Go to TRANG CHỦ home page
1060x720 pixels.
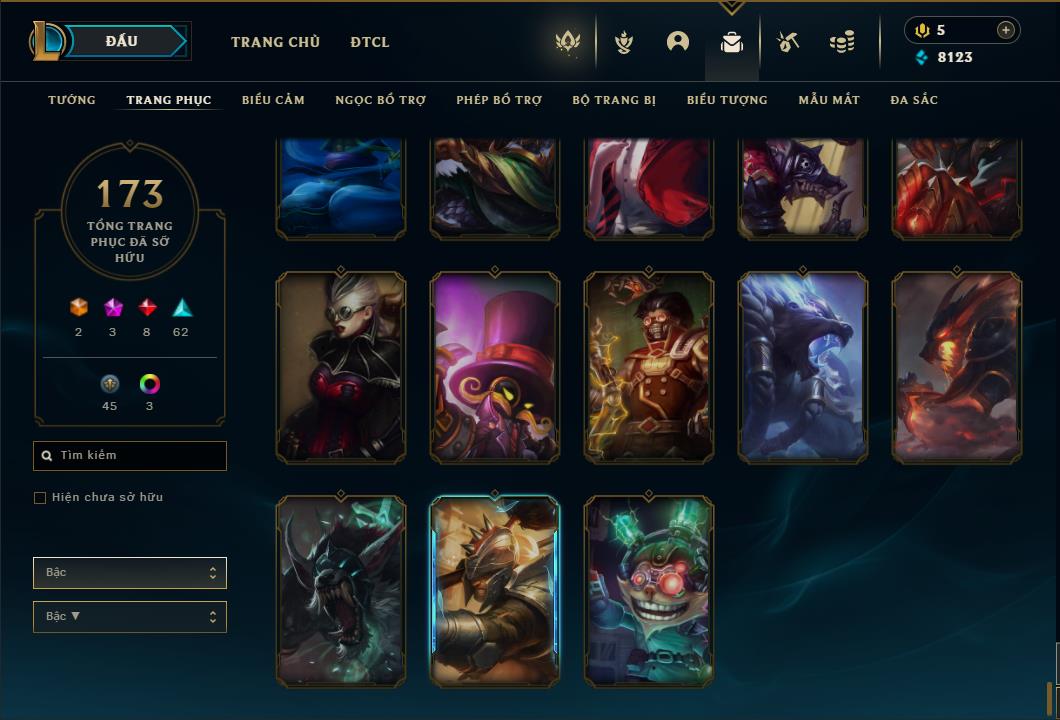tap(275, 42)
